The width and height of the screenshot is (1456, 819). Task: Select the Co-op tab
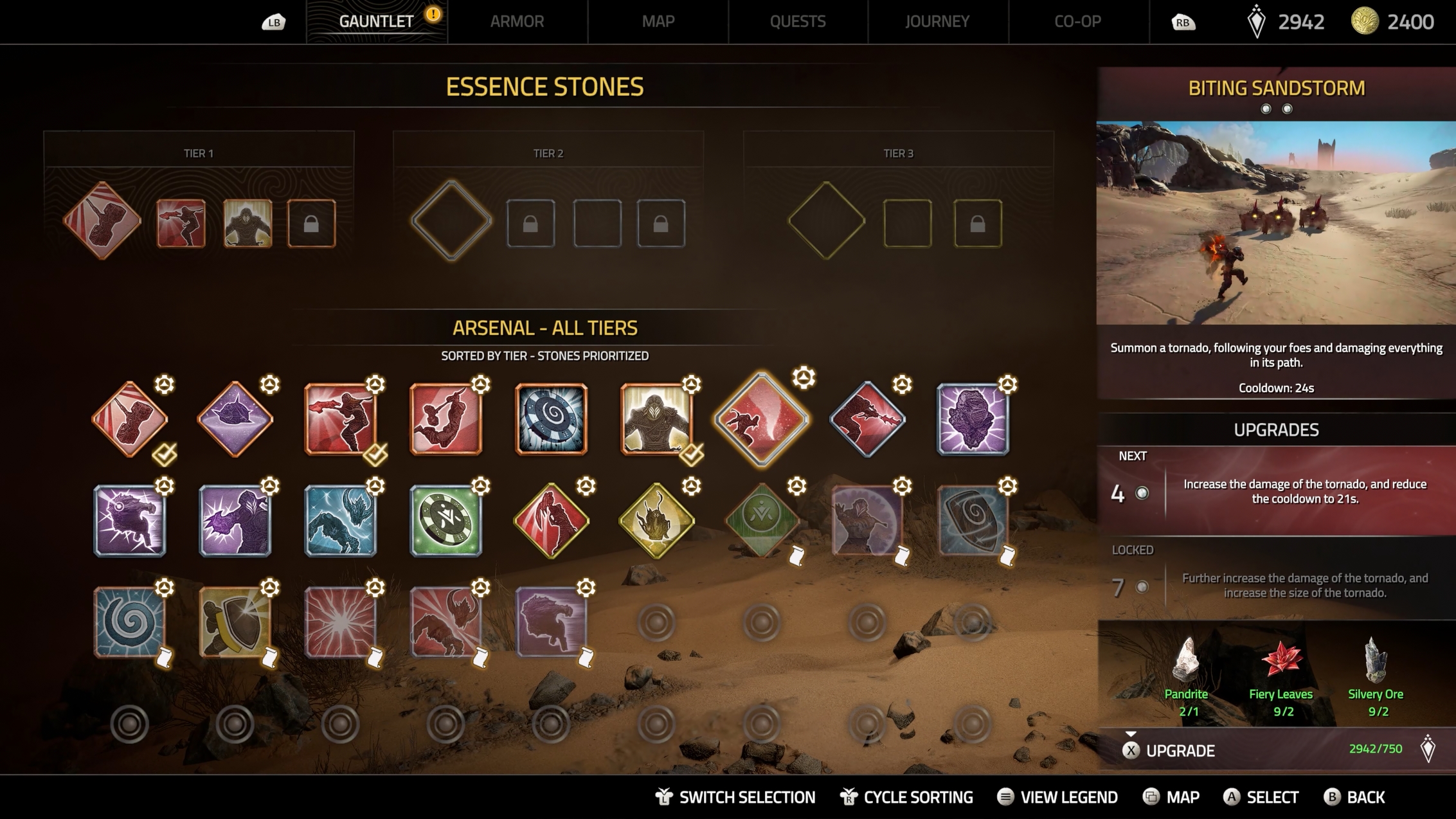pyautogui.click(x=1077, y=21)
